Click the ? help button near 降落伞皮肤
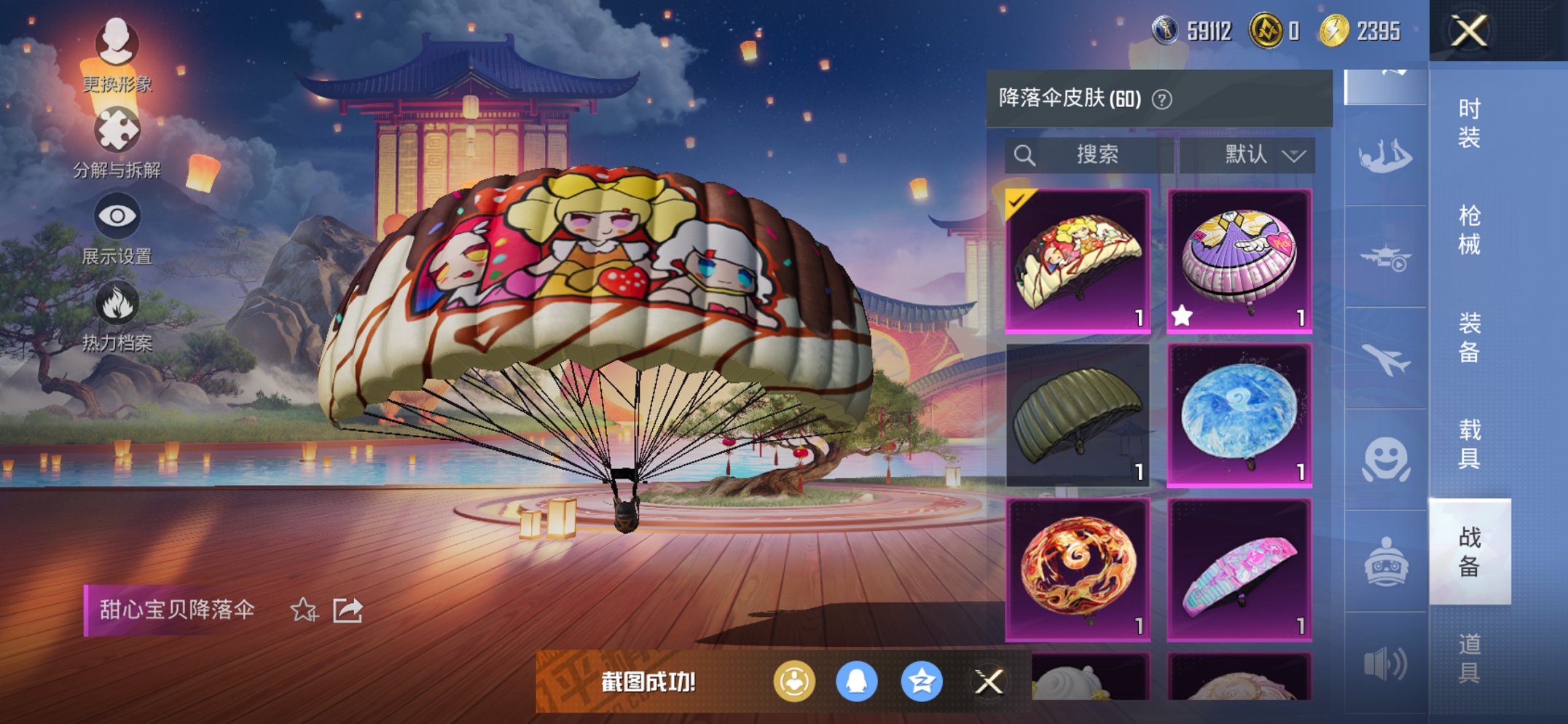Image resolution: width=1568 pixels, height=724 pixels. tap(1161, 101)
